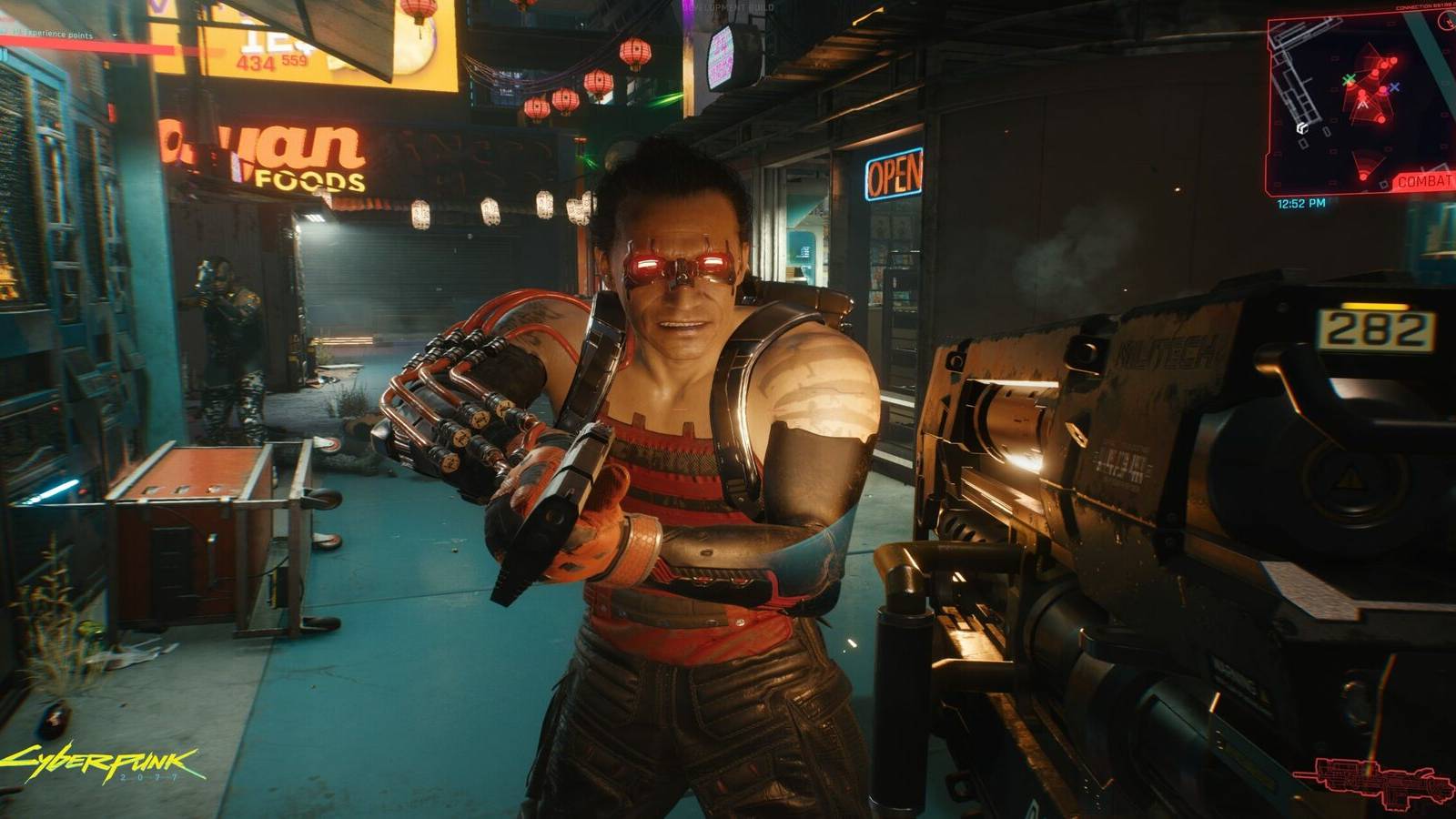The image size is (1456, 819).
Task: Click the purple glyph beside the blue minimap marker
Action: [1387, 91]
